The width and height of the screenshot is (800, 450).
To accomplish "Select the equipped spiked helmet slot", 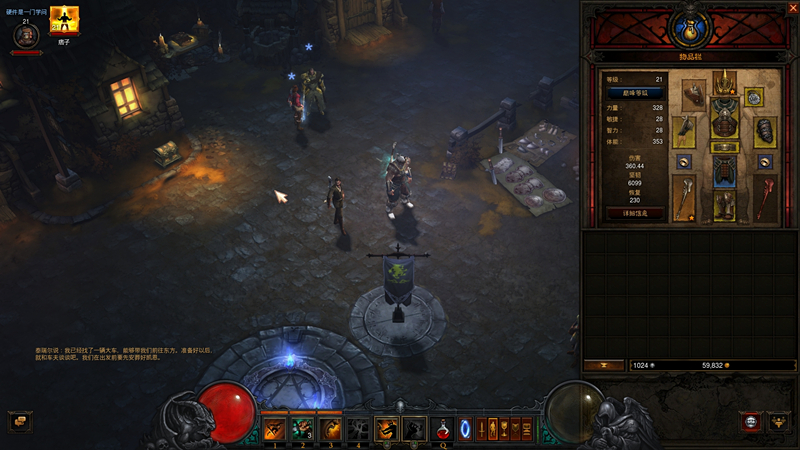I will pyautogui.click(x=724, y=84).
